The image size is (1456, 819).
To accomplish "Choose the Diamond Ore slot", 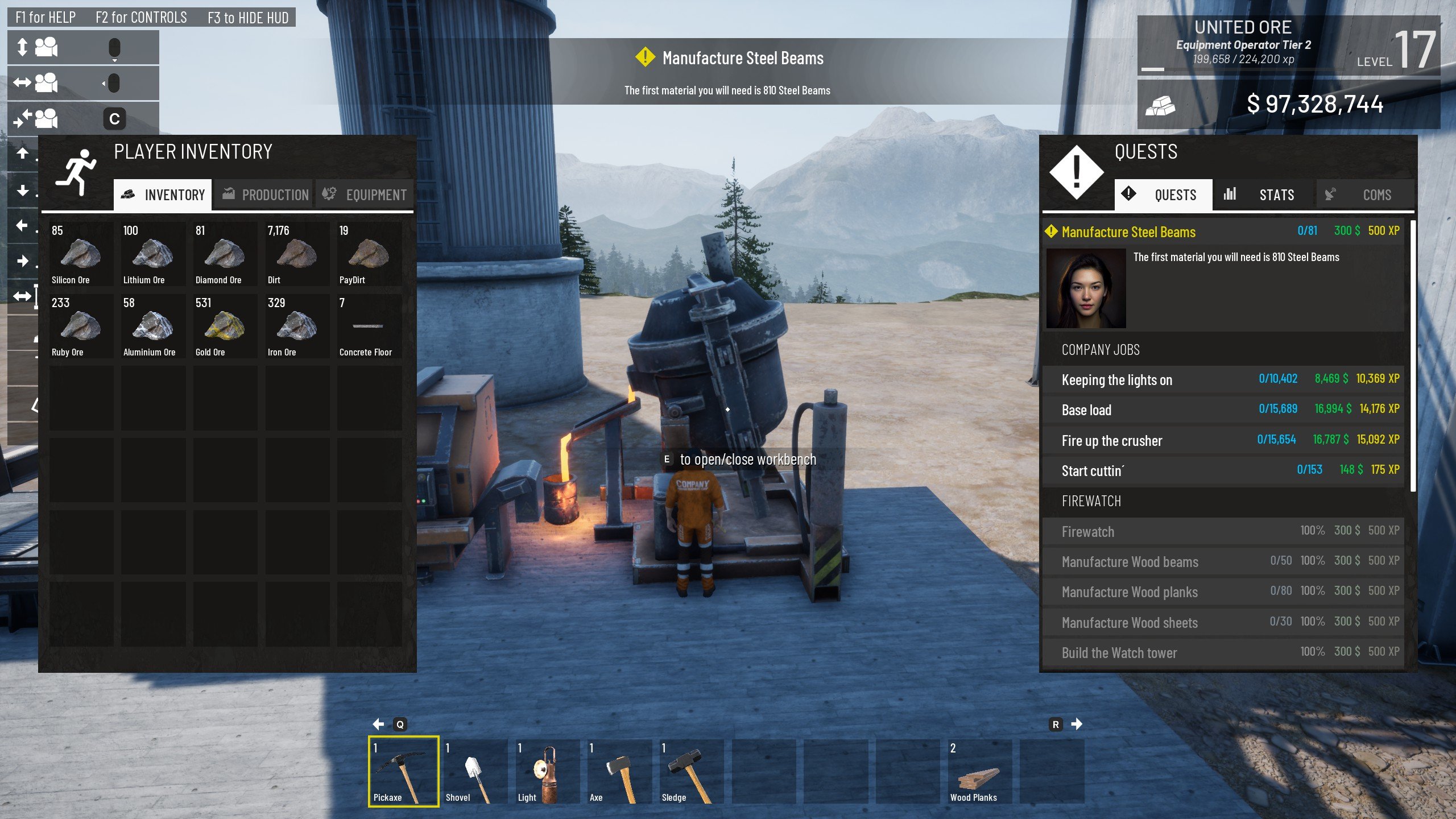I will (x=225, y=254).
